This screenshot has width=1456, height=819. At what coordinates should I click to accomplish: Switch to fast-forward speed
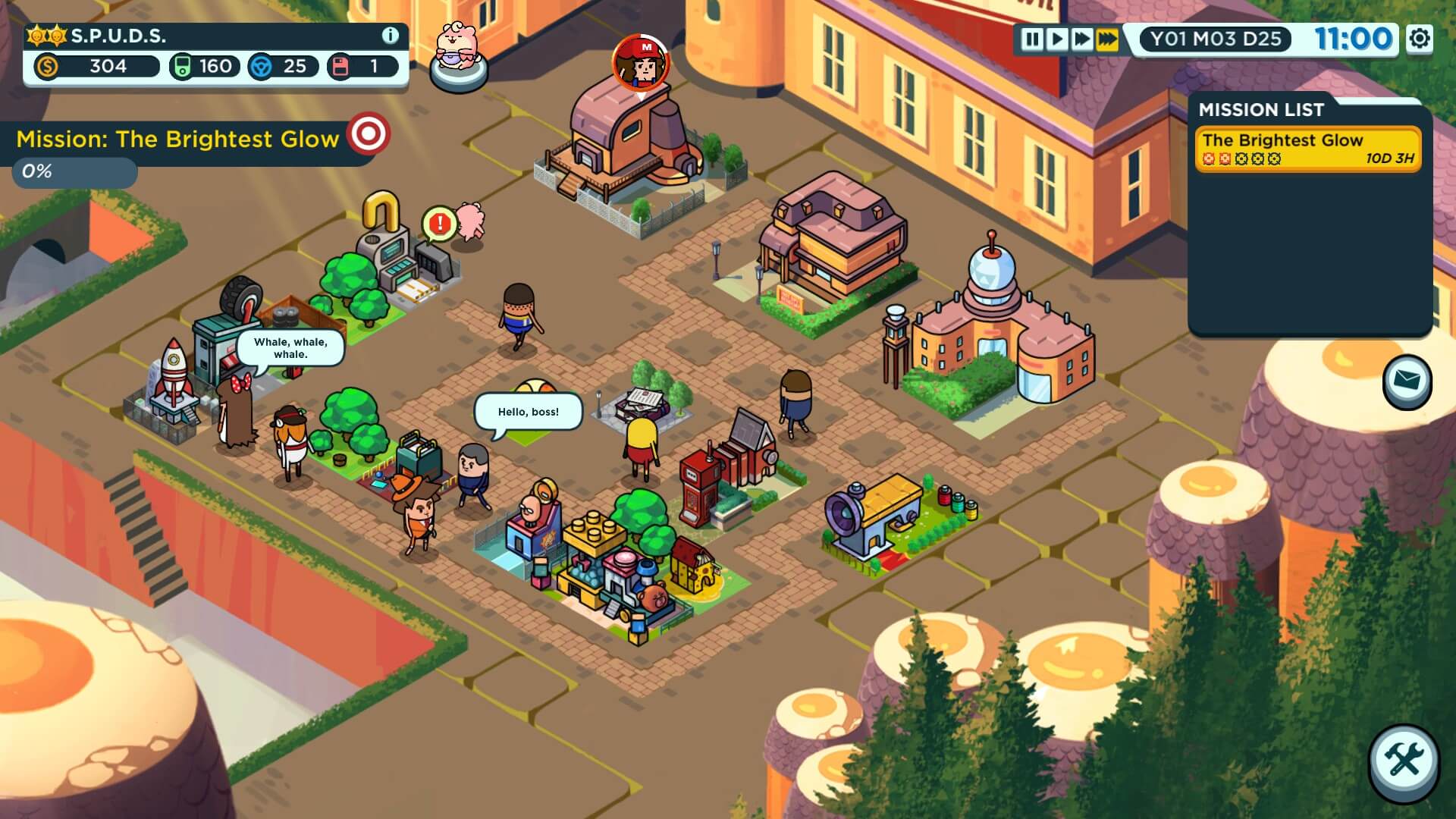point(1082,39)
